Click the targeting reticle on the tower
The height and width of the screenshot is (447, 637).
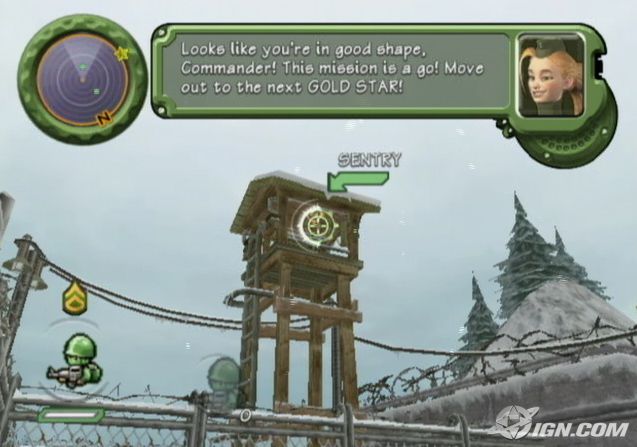pyautogui.click(x=318, y=224)
